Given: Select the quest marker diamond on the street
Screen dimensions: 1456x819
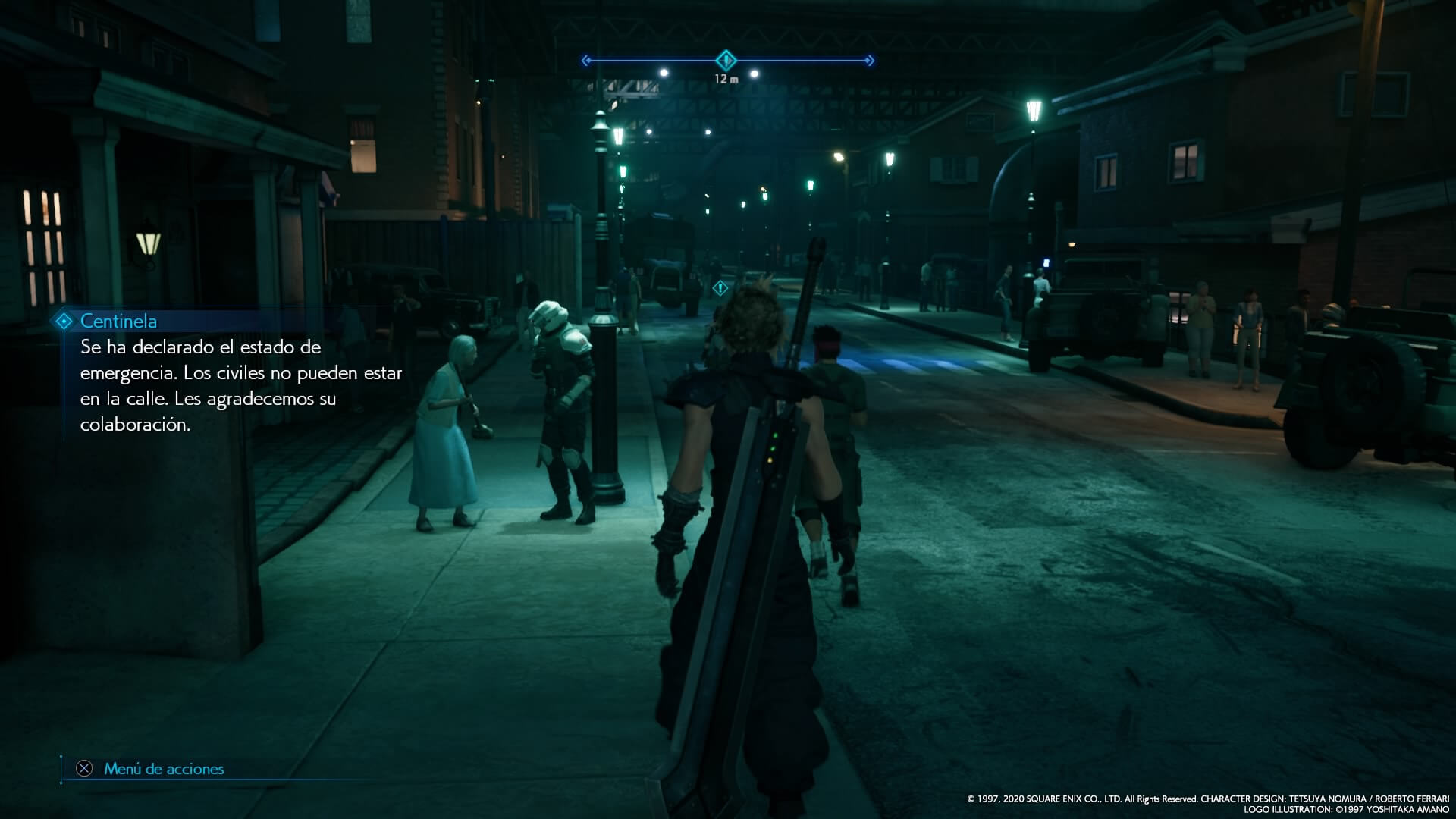Looking at the screenshot, I should (x=720, y=288).
